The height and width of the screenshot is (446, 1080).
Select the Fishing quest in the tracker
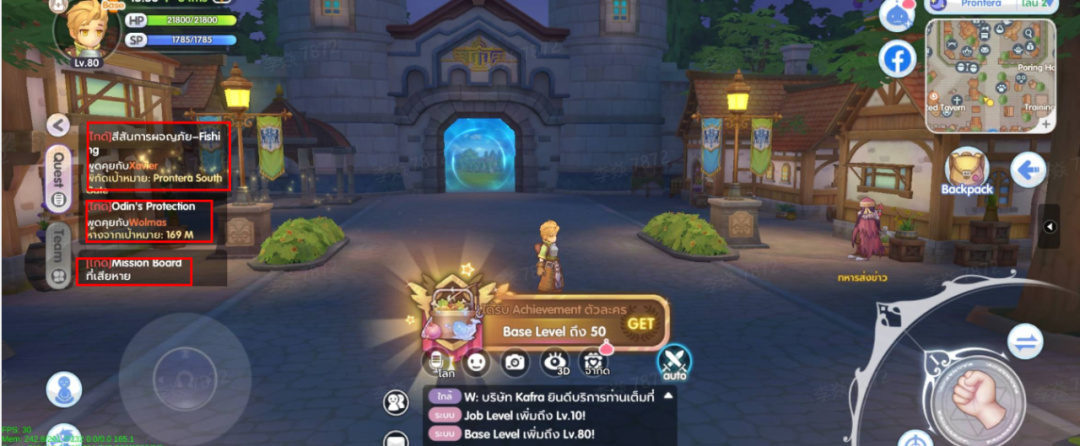coord(159,156)
